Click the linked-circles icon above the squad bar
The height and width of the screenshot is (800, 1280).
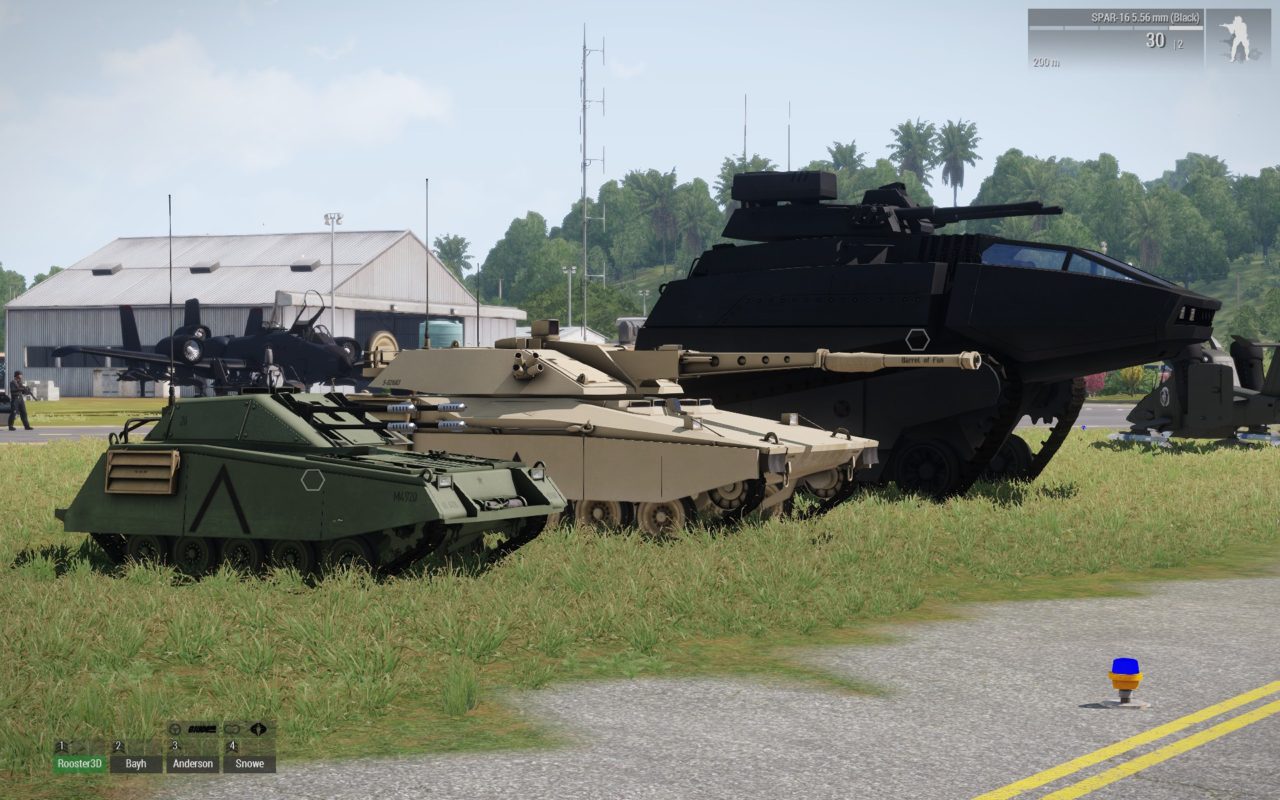pyautogui.click(x=232, y=729)
